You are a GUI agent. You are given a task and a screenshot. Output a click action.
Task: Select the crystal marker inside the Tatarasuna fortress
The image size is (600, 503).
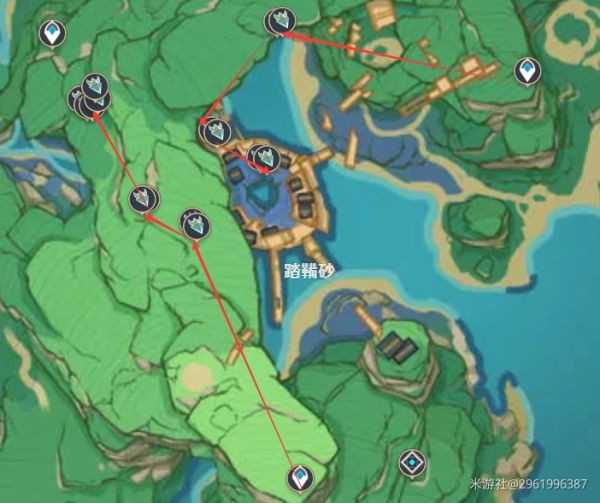[264, 157]
